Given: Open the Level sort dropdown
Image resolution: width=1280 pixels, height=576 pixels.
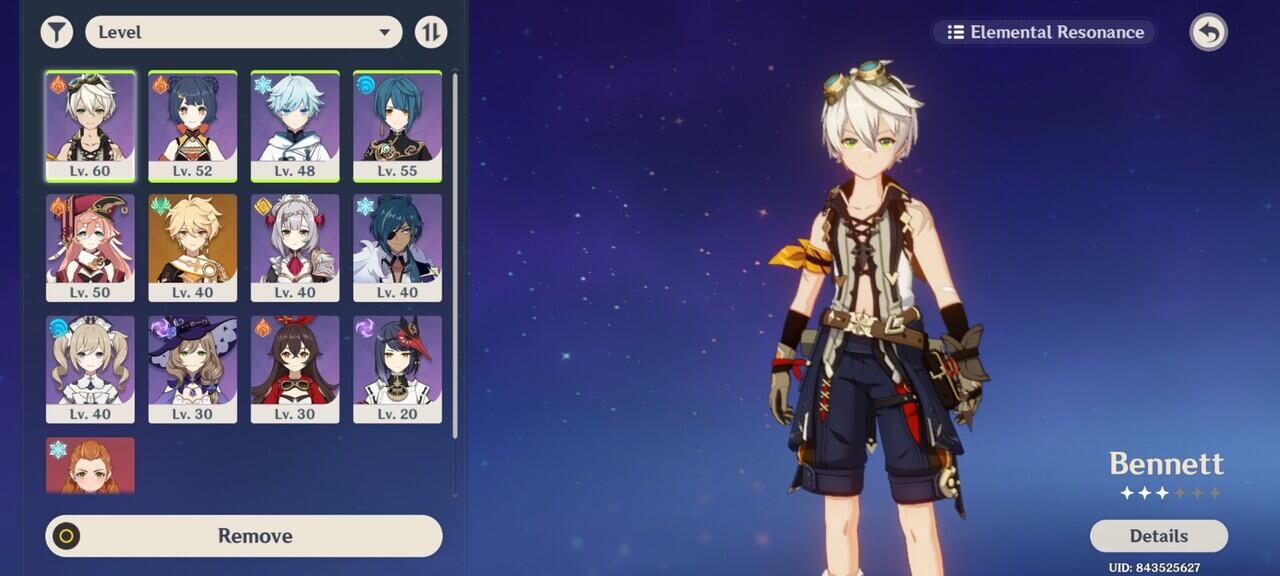Looking at the screenshot, I should point(243,32).
